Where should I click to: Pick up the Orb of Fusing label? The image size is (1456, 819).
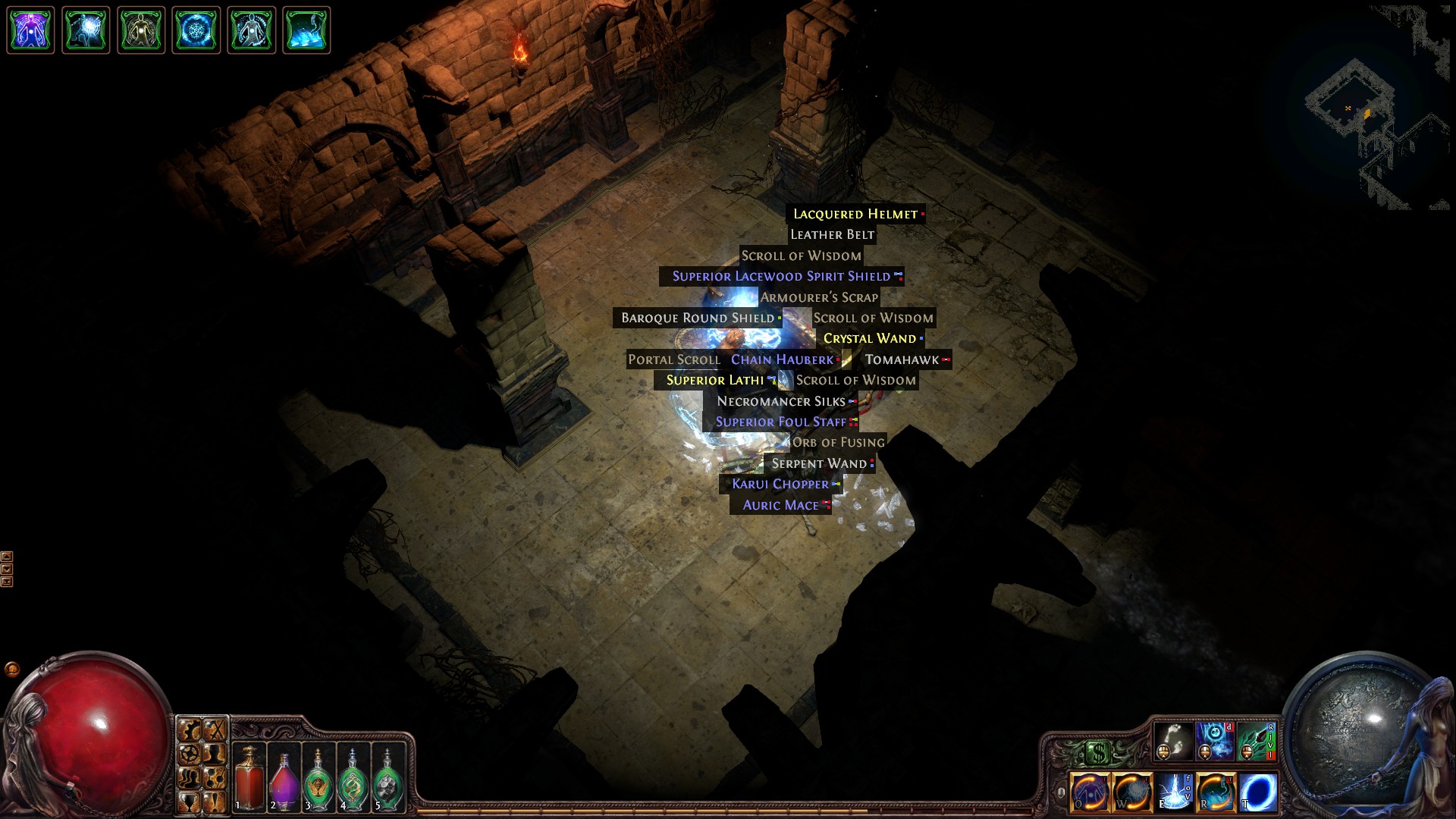tap(838, 443)
